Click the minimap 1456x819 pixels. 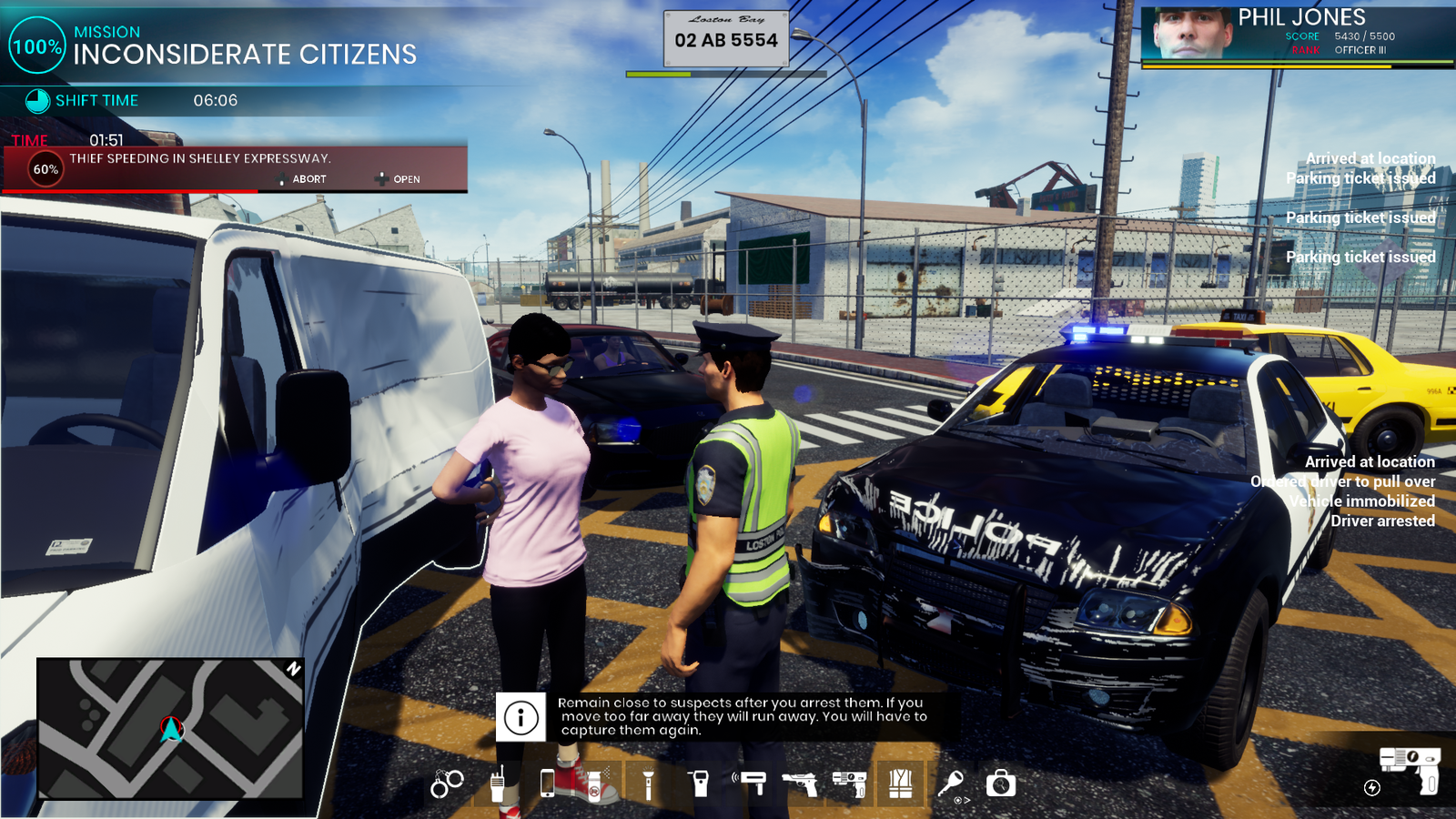(x=170, y=729)
